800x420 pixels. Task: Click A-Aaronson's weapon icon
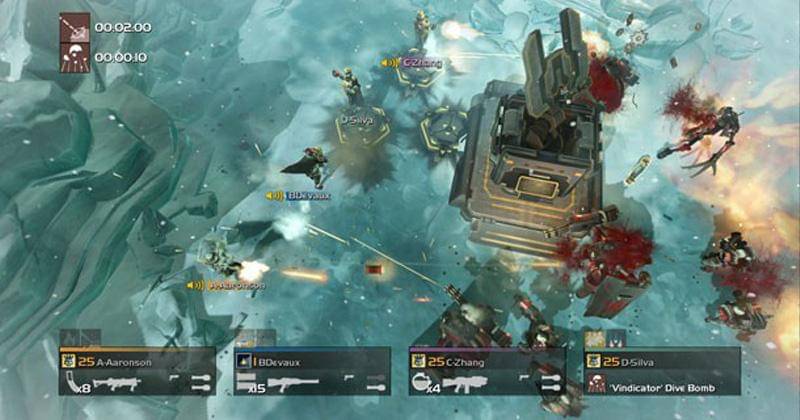coord(110,382)
